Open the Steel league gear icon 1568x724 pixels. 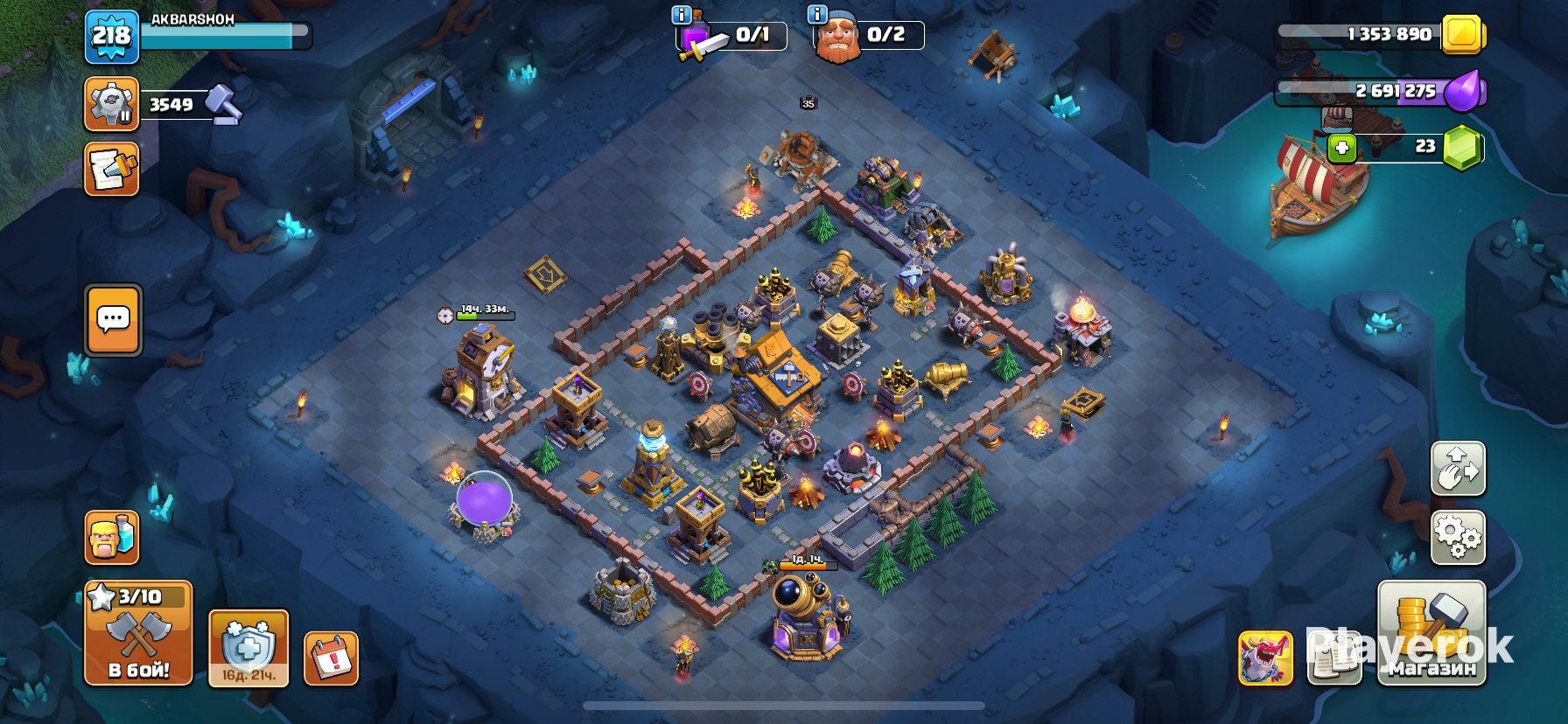click(x=111, y=104)
